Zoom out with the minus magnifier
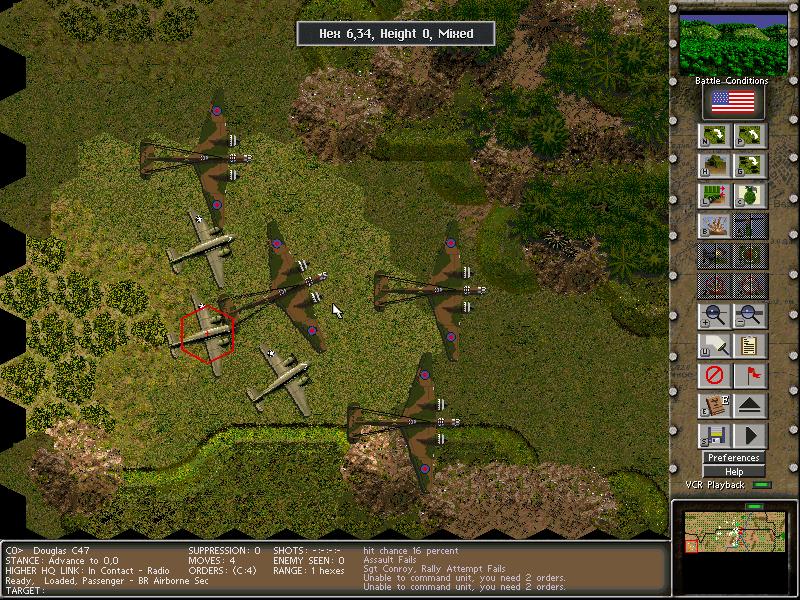 click(x=750, y=316)
